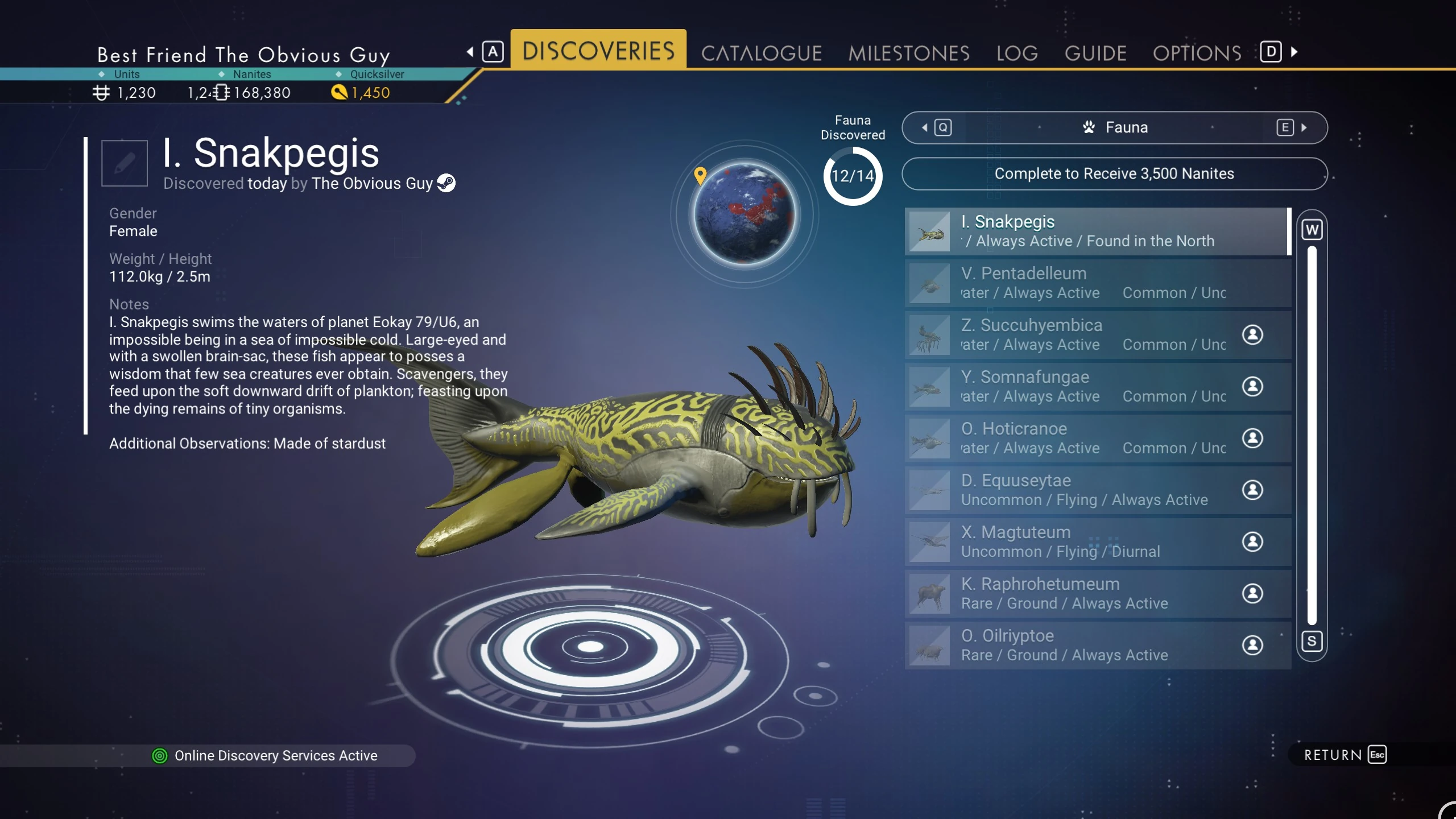Viewport: 1456px width, 819px height.
Task: Claim the 3,500 Nanites completion reward
Action: coord(1114,173)
